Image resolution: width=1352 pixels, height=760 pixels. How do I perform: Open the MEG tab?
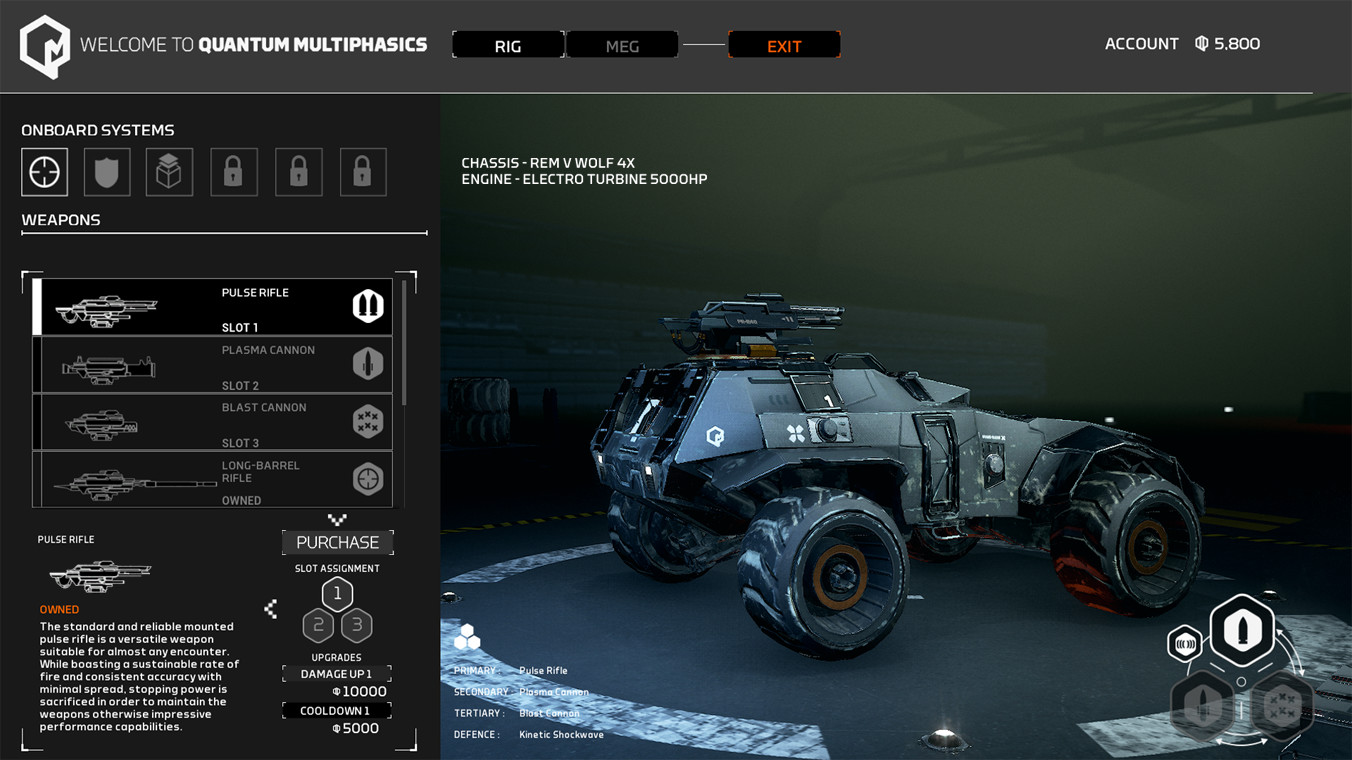tap(622, 45)
